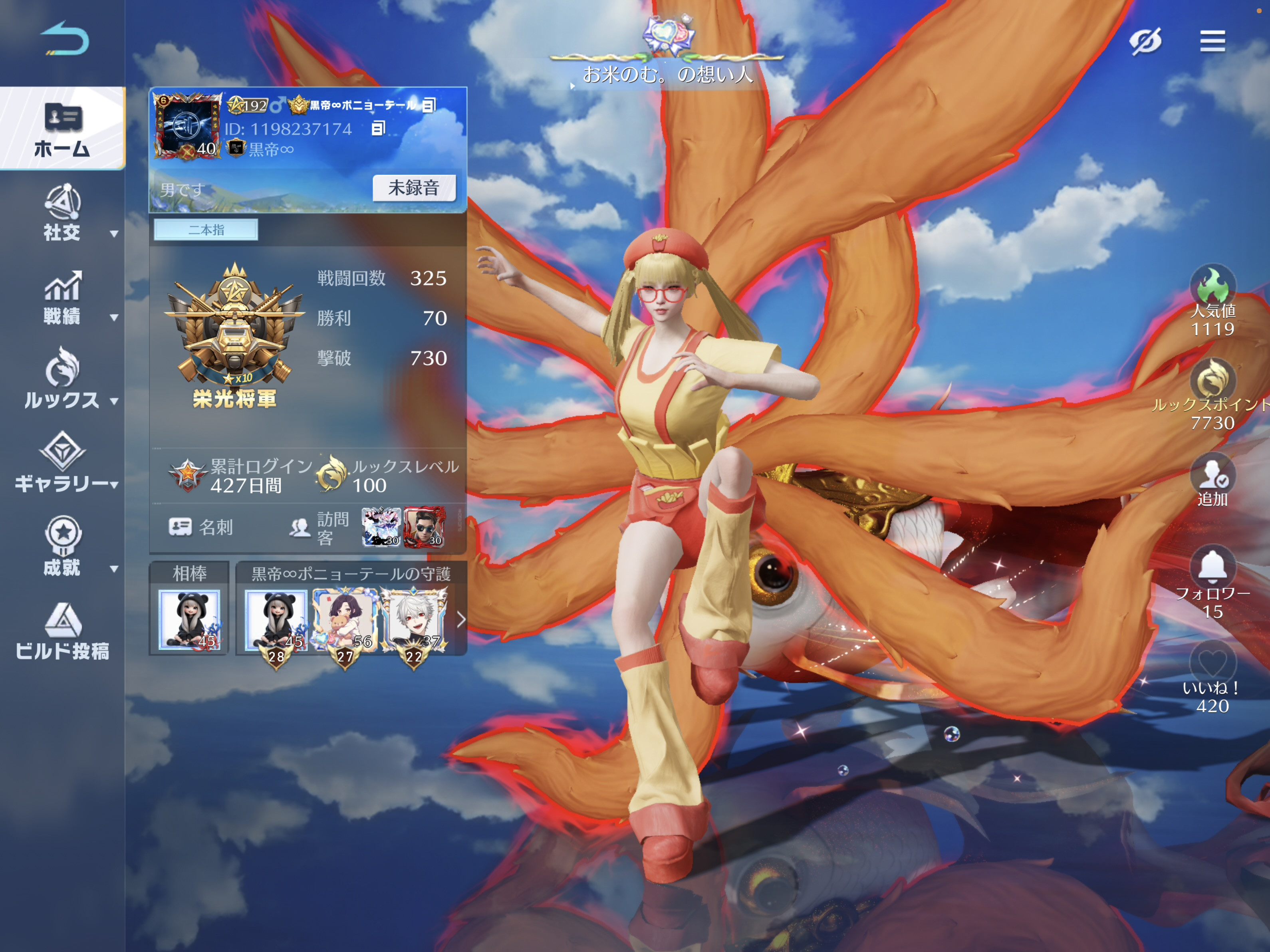The width and height of the screenshot is (1270, 952).
Task: Add this player with 追加
Action: 1212,480
